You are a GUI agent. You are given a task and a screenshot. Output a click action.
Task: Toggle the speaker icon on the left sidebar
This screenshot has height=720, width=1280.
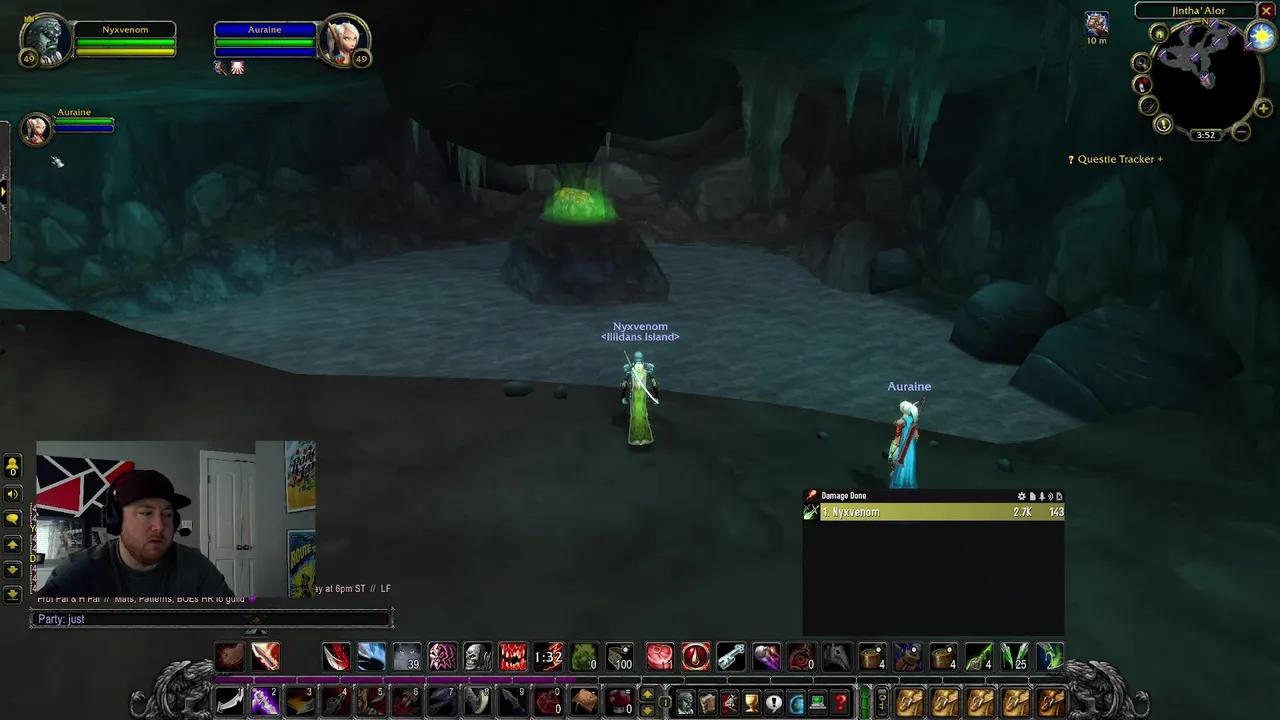tap(13, 494)
